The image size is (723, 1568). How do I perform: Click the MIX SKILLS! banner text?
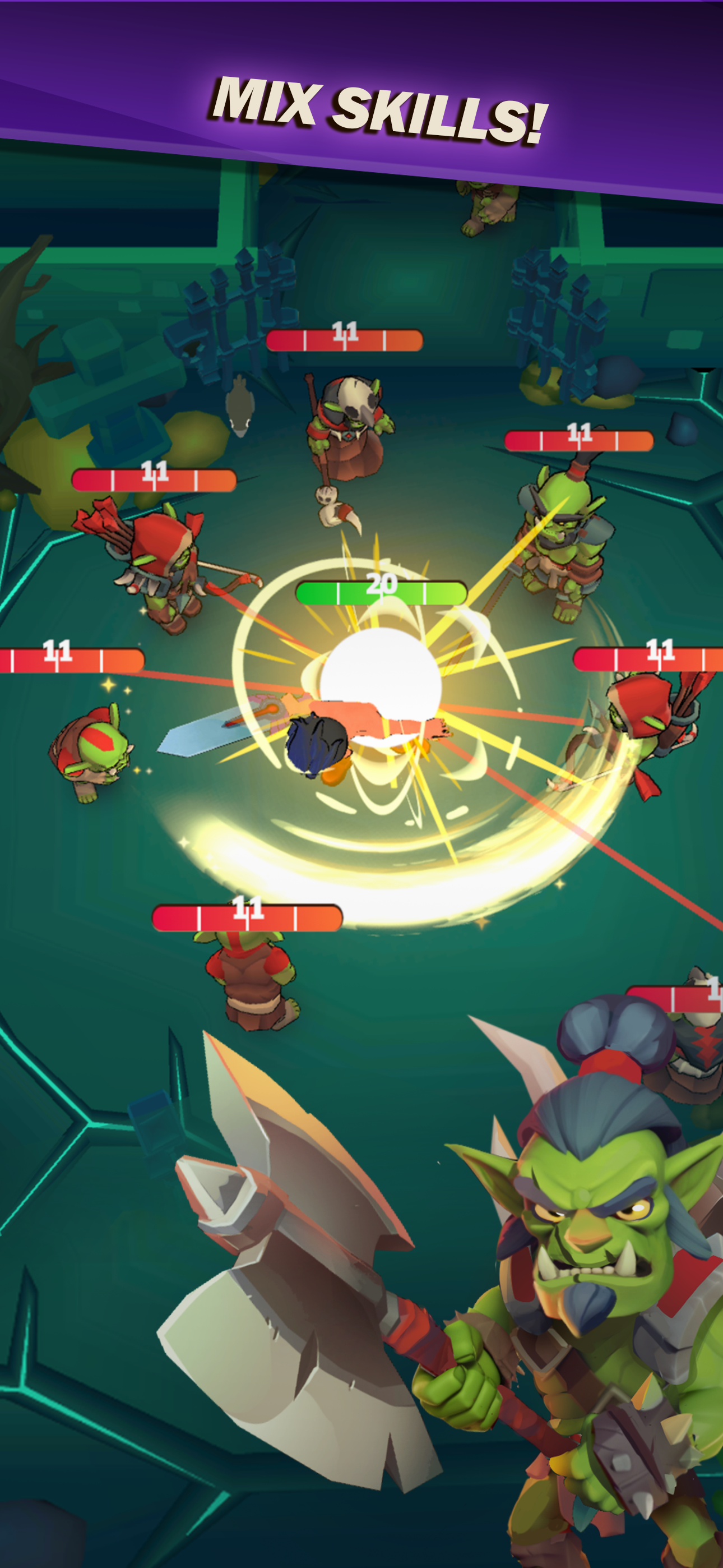tap(377, 109)
